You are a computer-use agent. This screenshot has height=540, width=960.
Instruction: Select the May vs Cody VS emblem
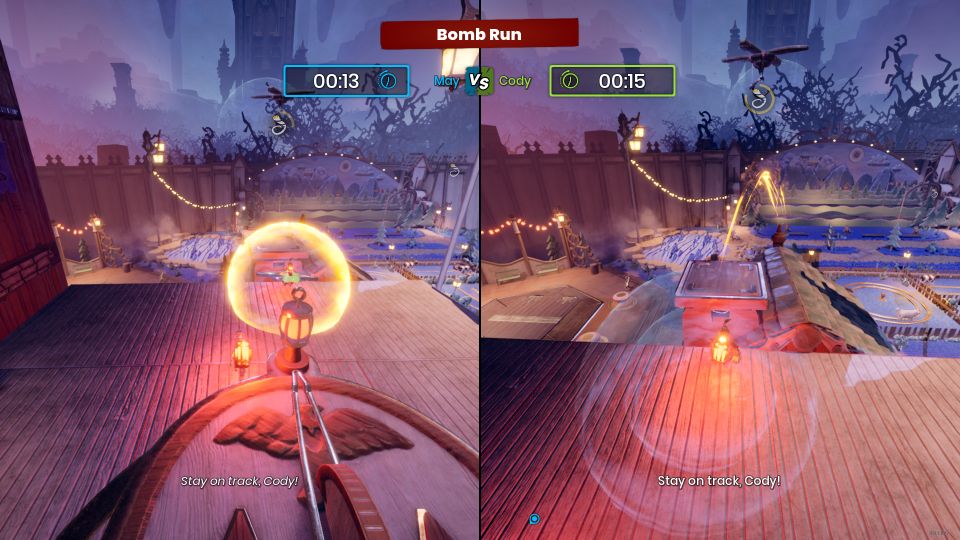tap(480, 82)
